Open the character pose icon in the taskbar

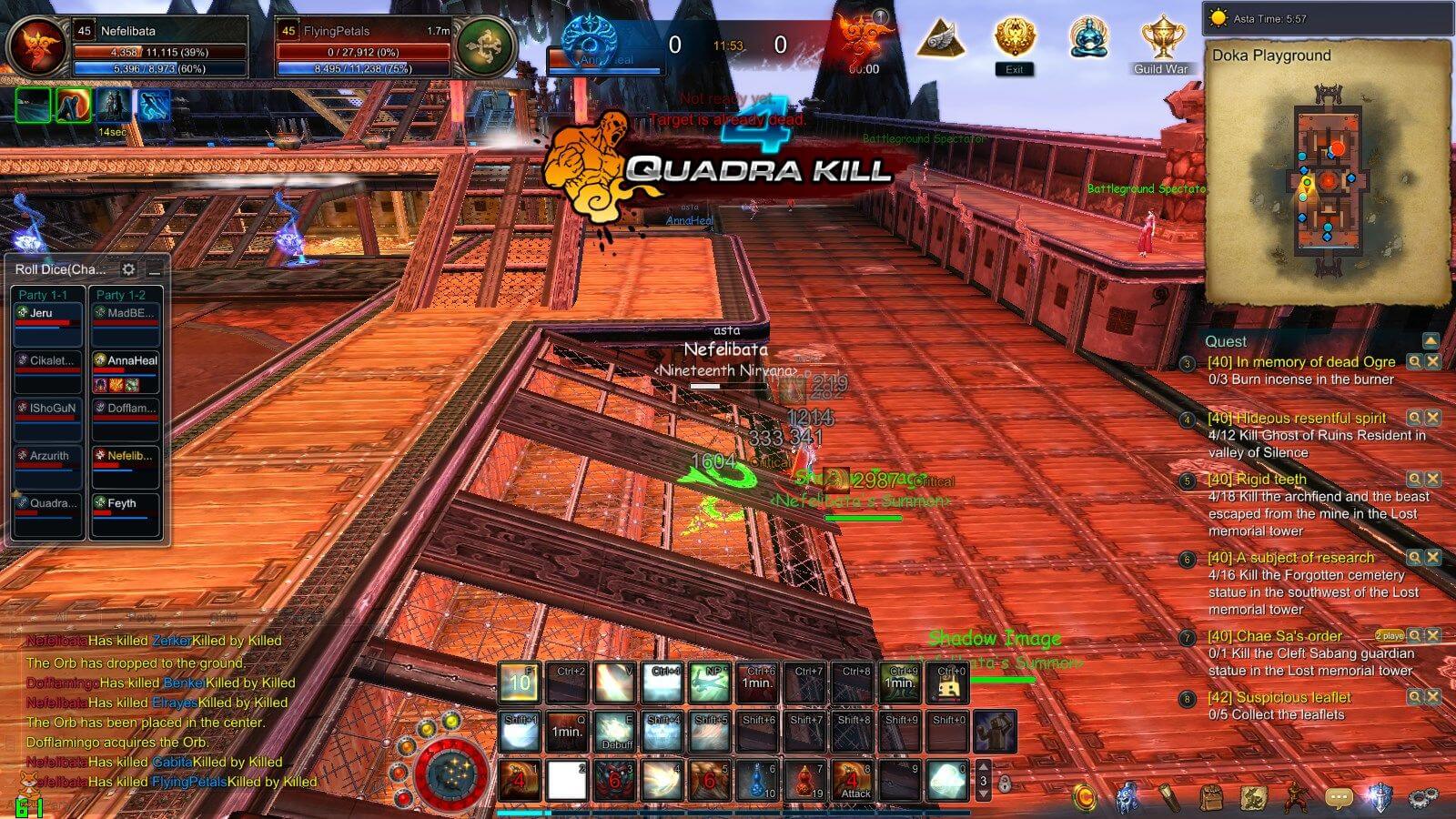point(1295,797)
